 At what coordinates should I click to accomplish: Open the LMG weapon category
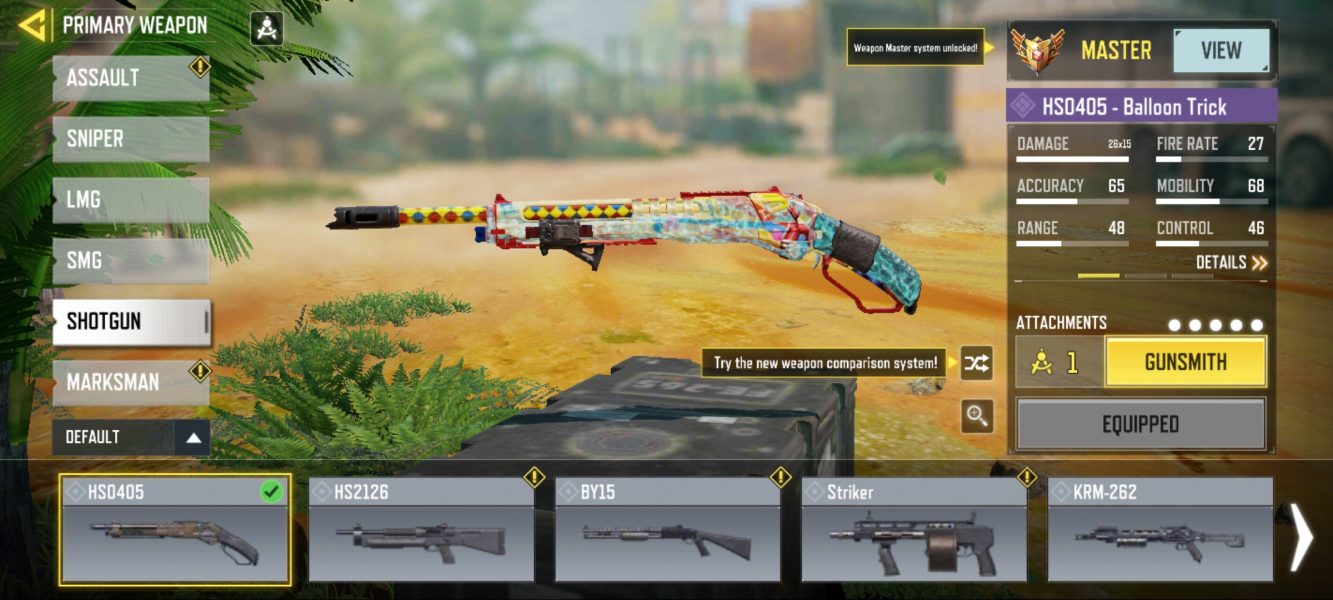coord(130,200)
